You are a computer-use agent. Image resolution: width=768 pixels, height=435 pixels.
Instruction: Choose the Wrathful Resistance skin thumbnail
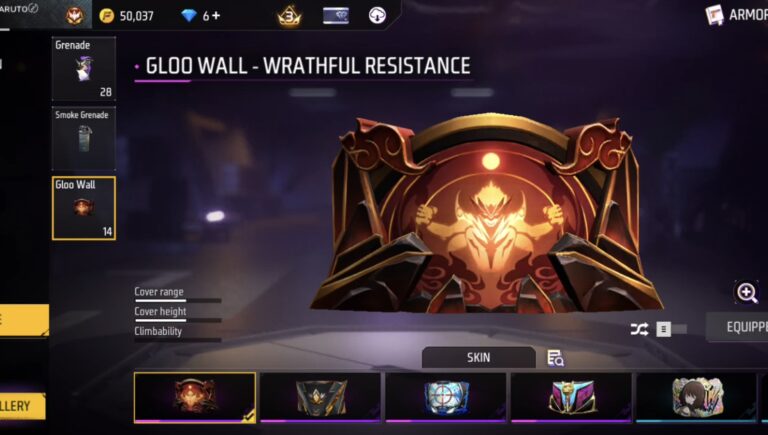click(x=195, y=397)
